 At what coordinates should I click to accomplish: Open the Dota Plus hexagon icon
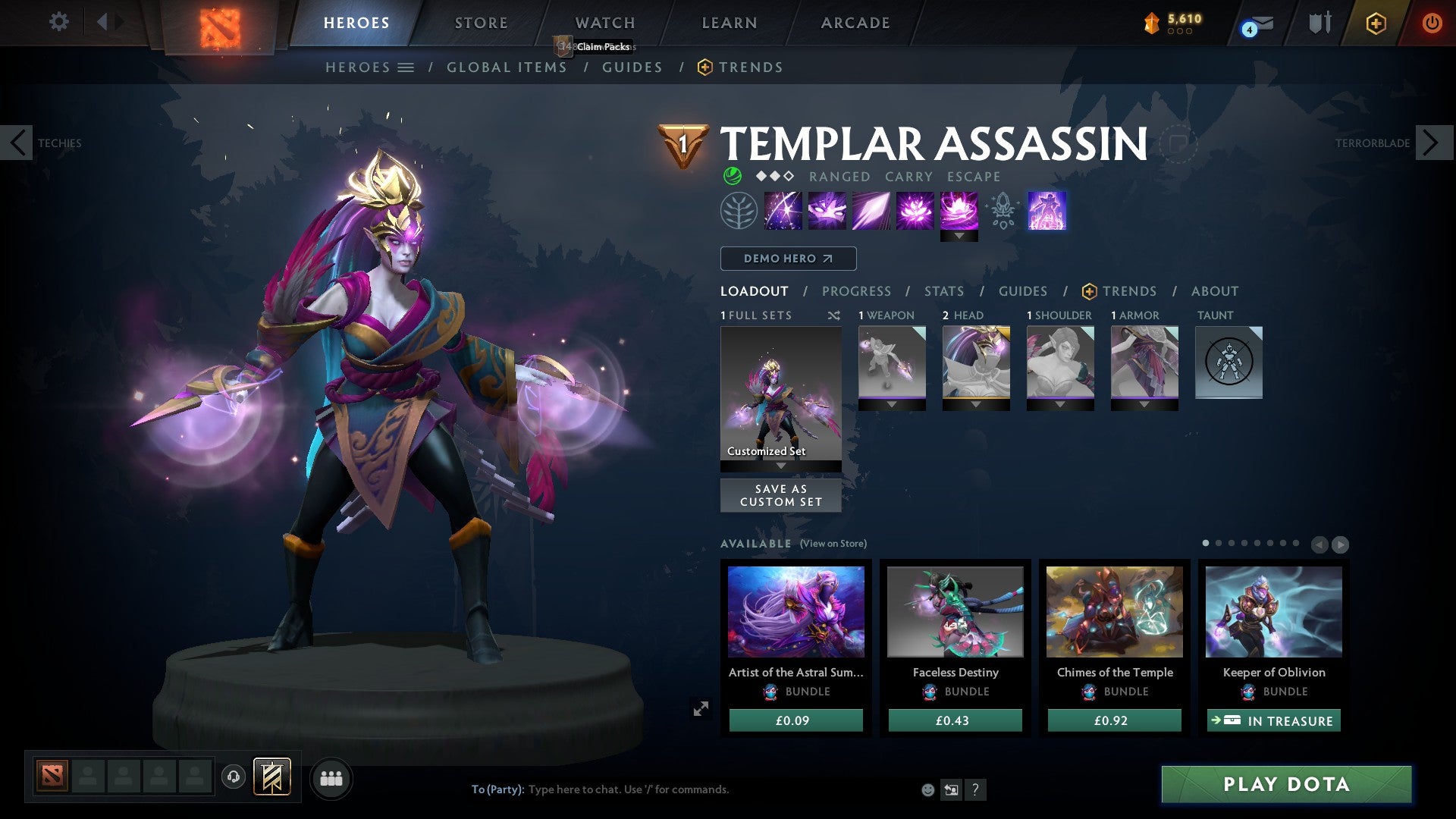pyautogui.click(x=1375, y=24)
